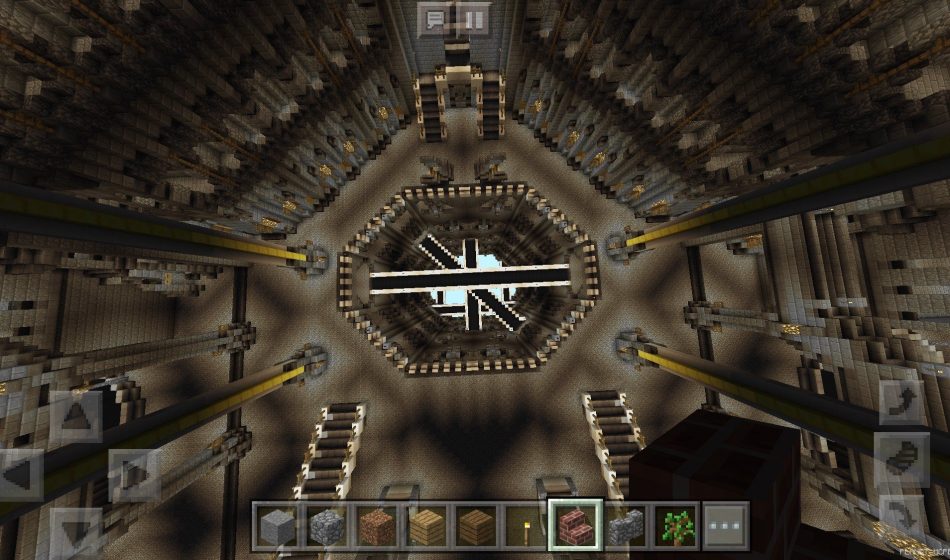The image size is (950, 560).
Task: Select the tree sapling hotbar slot
Action: pyautogui.click(x=675, y=525)
